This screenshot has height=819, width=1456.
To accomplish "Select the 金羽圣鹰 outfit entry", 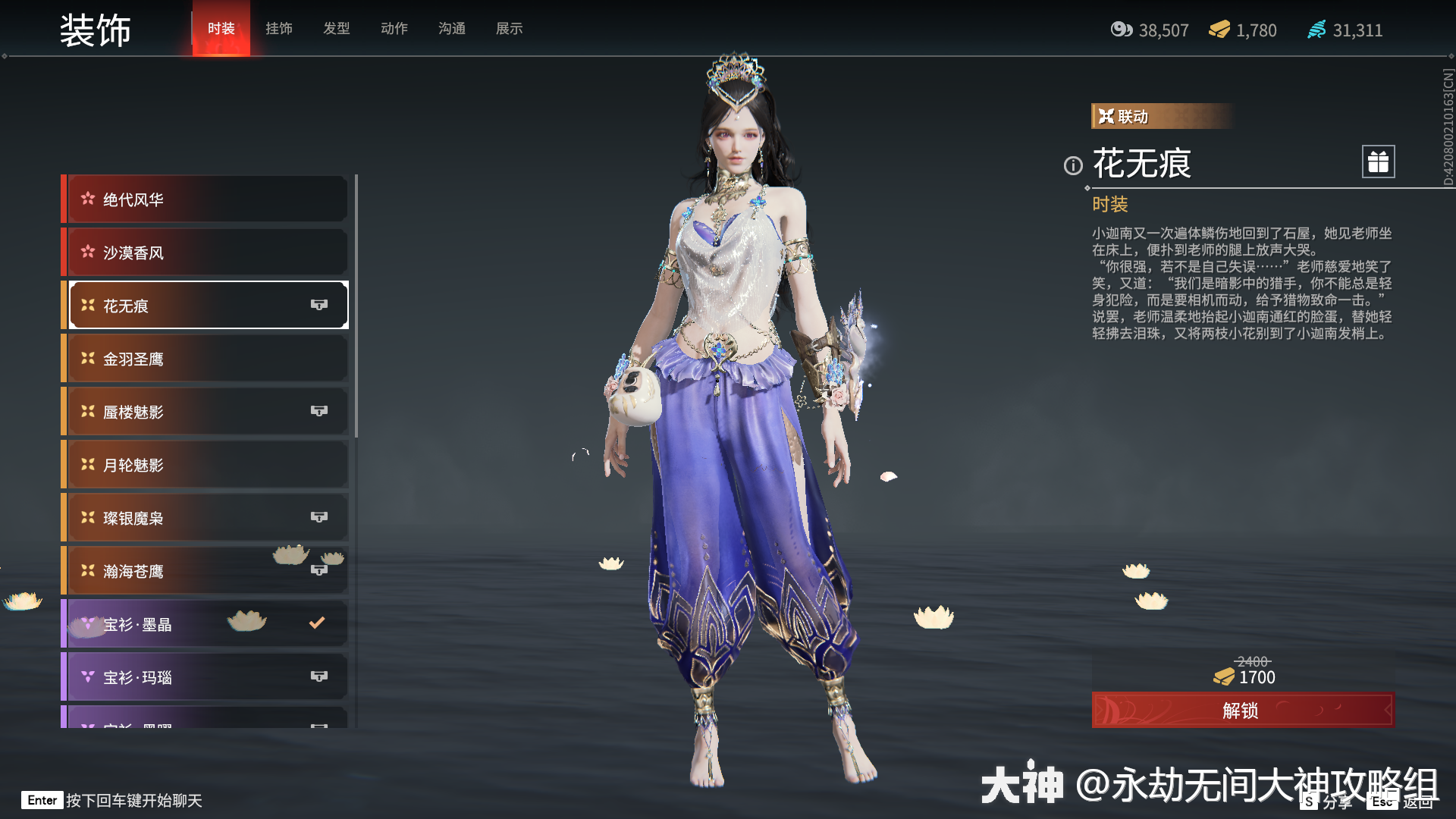I will [205, 358].
